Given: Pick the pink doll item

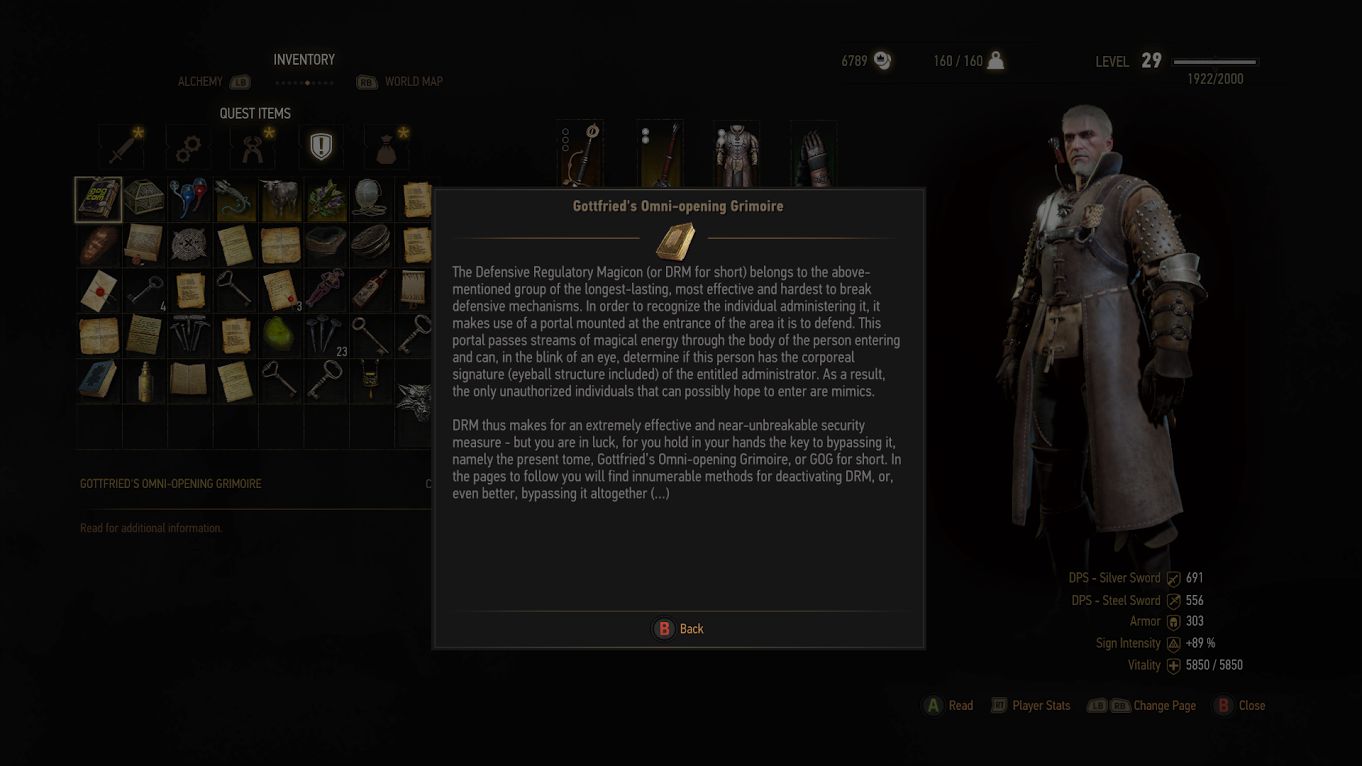Looking at the screenshot, I should pos(326,290).
